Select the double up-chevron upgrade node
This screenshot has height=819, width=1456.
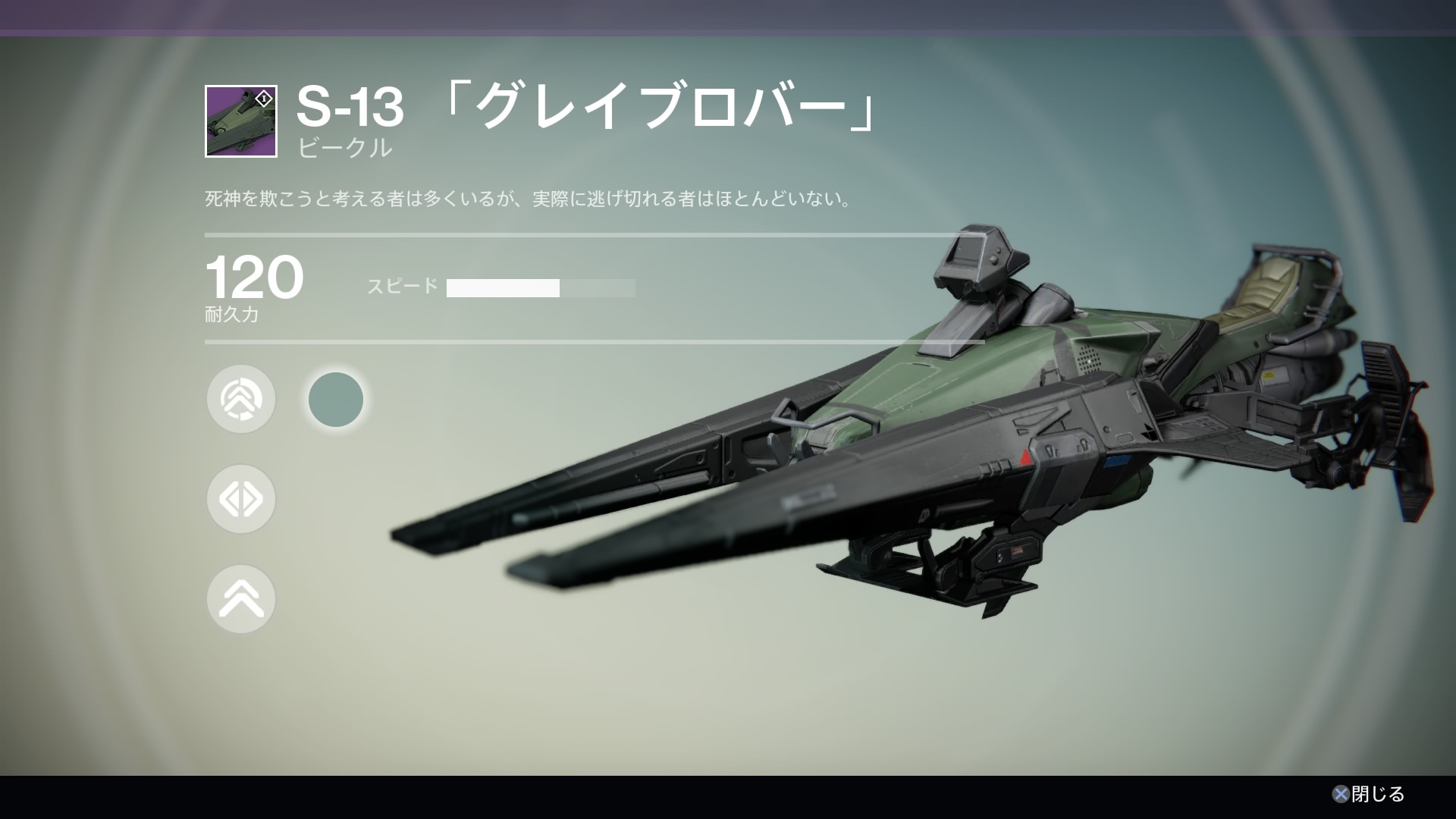tap(241, 599)
